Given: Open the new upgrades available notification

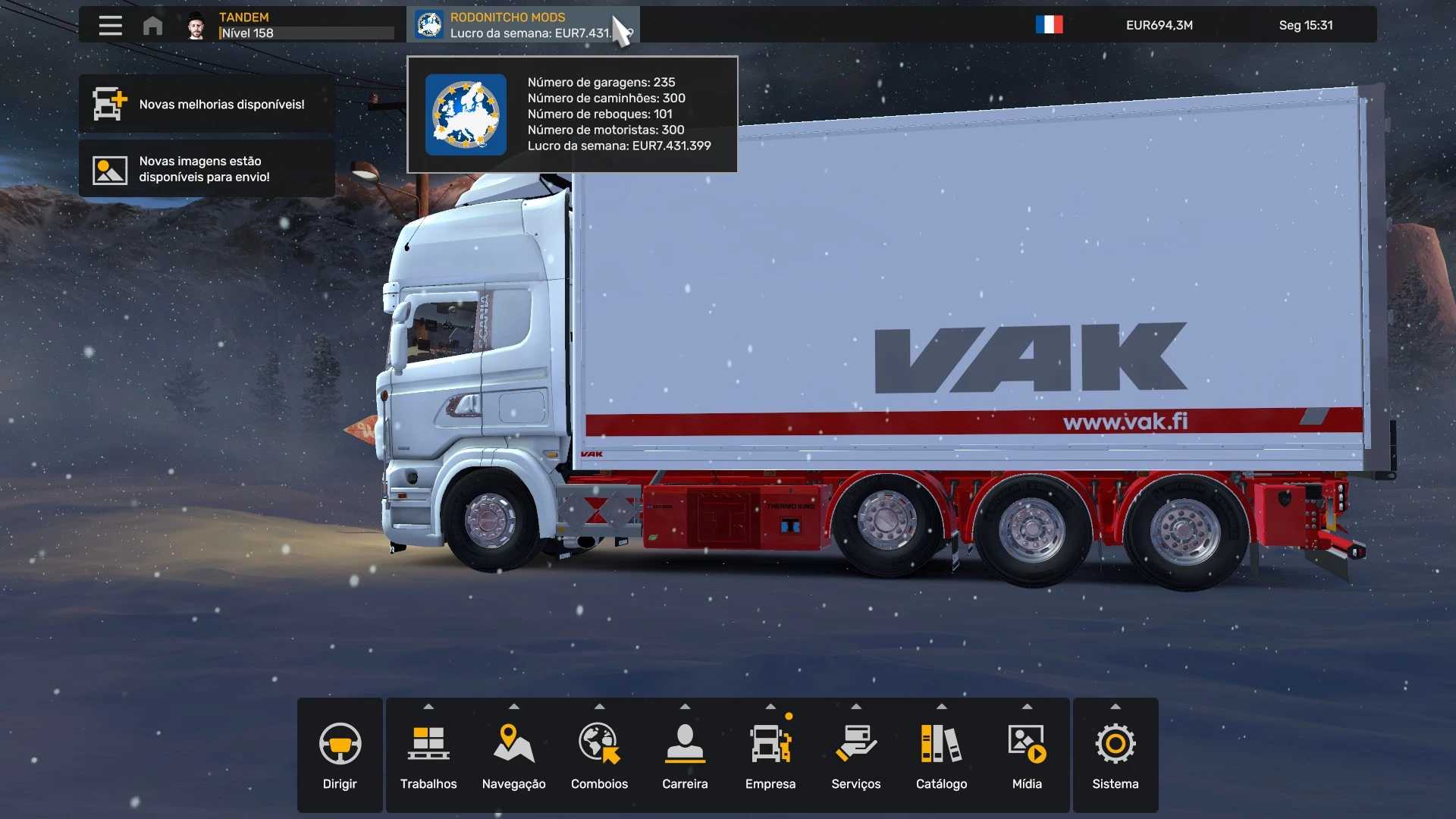Looking at the screenshot, I should tap(206, 104).
